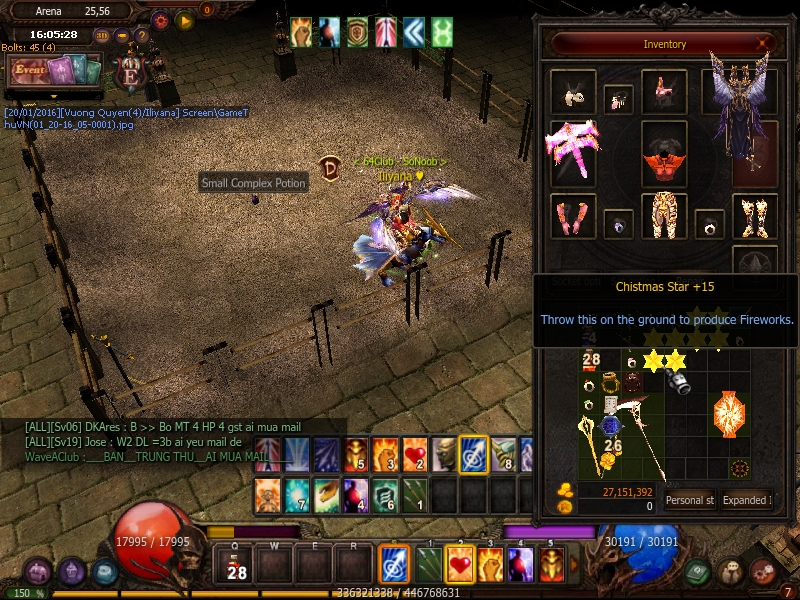Image resolution: width=800 pixels, height=600 pixels.
Task: Click the question mark help button
Action: (142, 35)
